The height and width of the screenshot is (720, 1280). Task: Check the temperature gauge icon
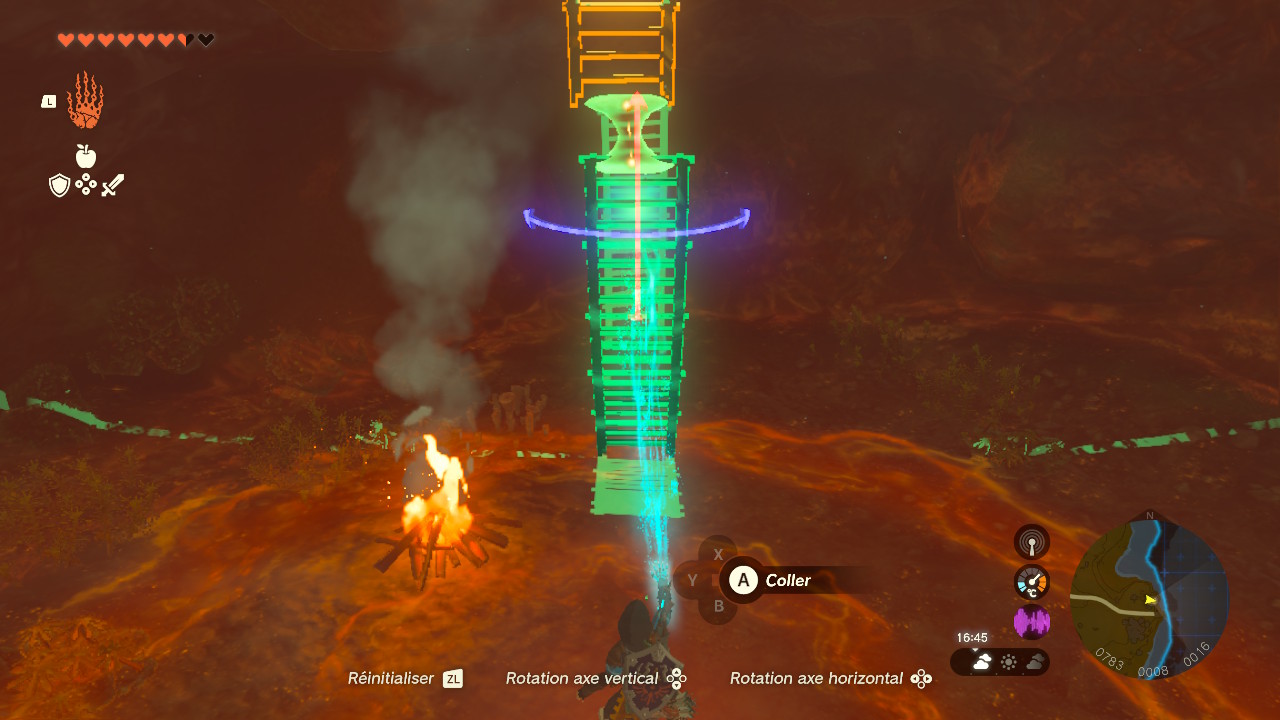[1032, 582]
